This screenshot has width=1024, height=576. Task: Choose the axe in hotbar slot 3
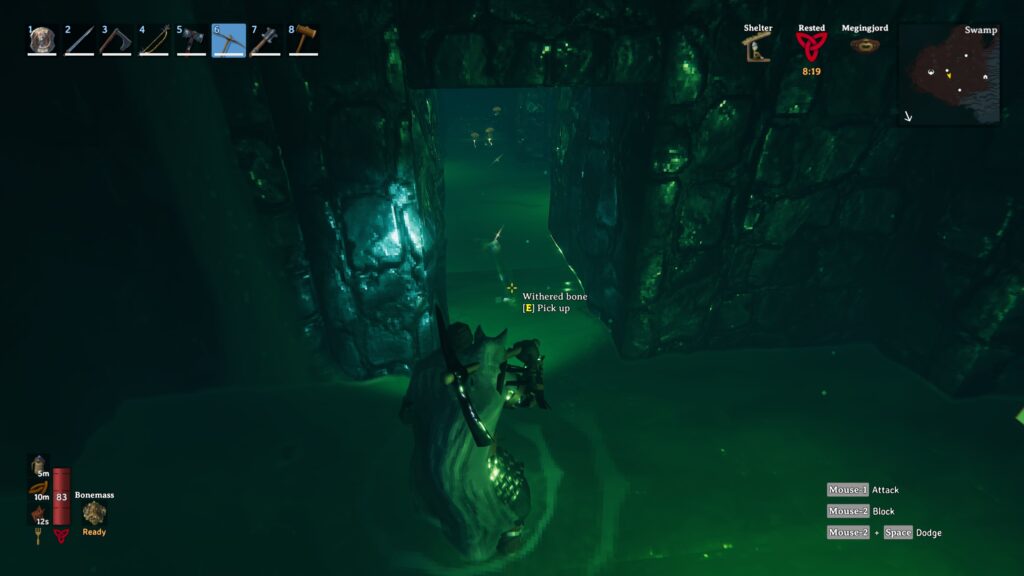coord(116,40)
